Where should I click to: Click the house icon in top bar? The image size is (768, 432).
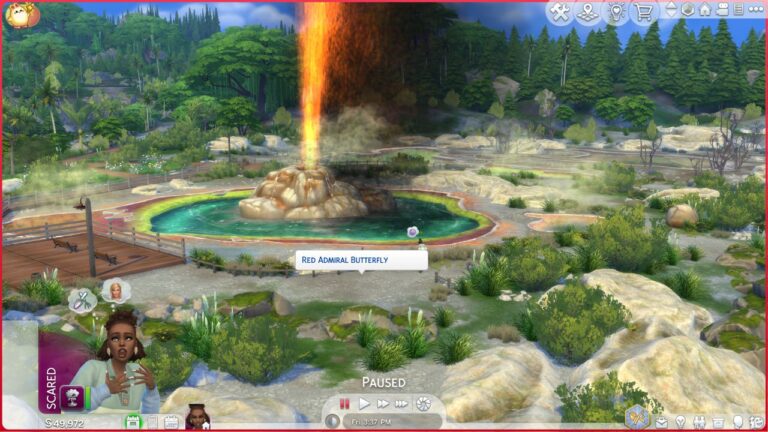pyautogui.click(x=705, y=10)
